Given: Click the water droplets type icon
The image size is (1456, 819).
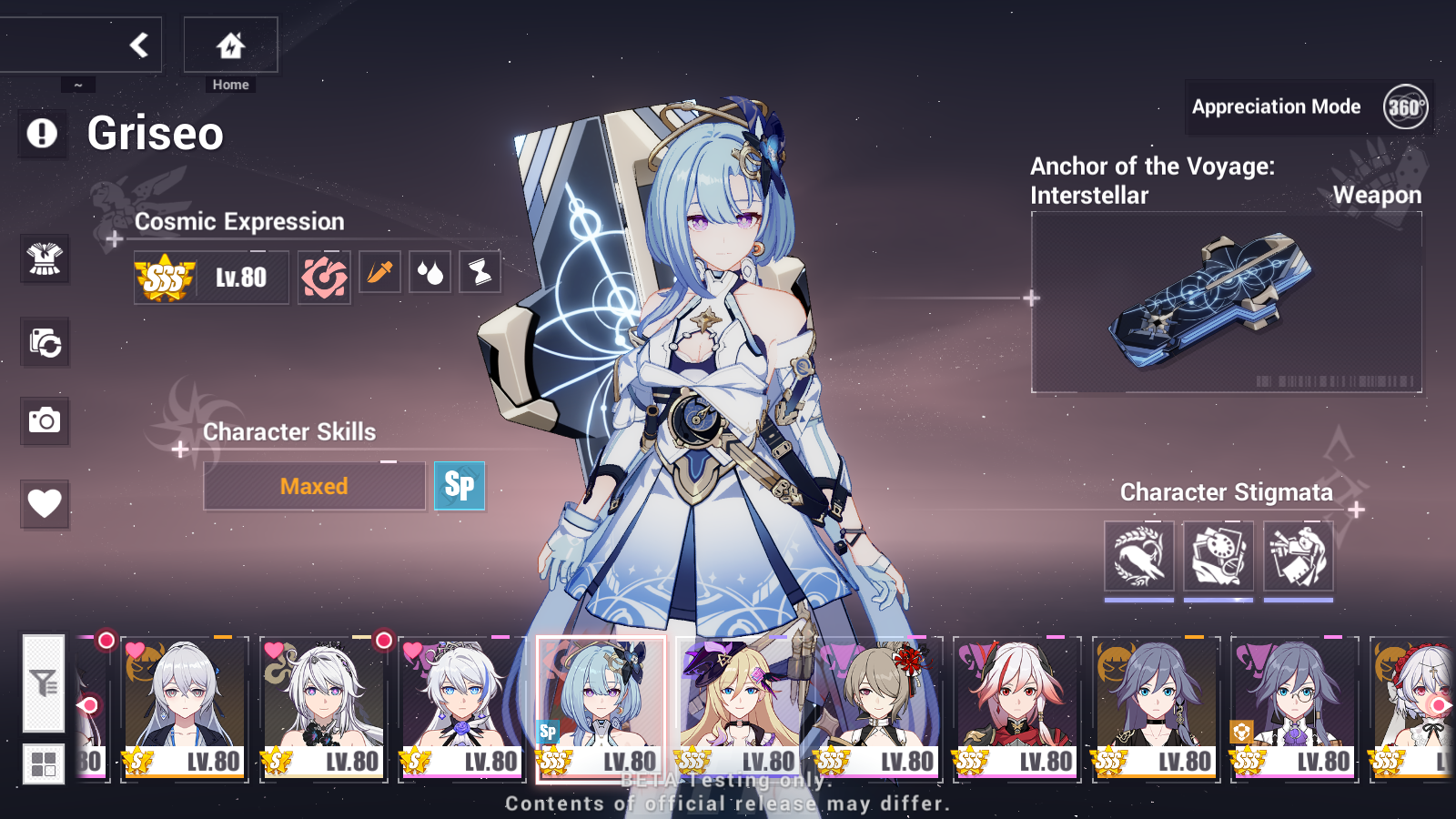Looking at the screenshot, I should (430, 272).
